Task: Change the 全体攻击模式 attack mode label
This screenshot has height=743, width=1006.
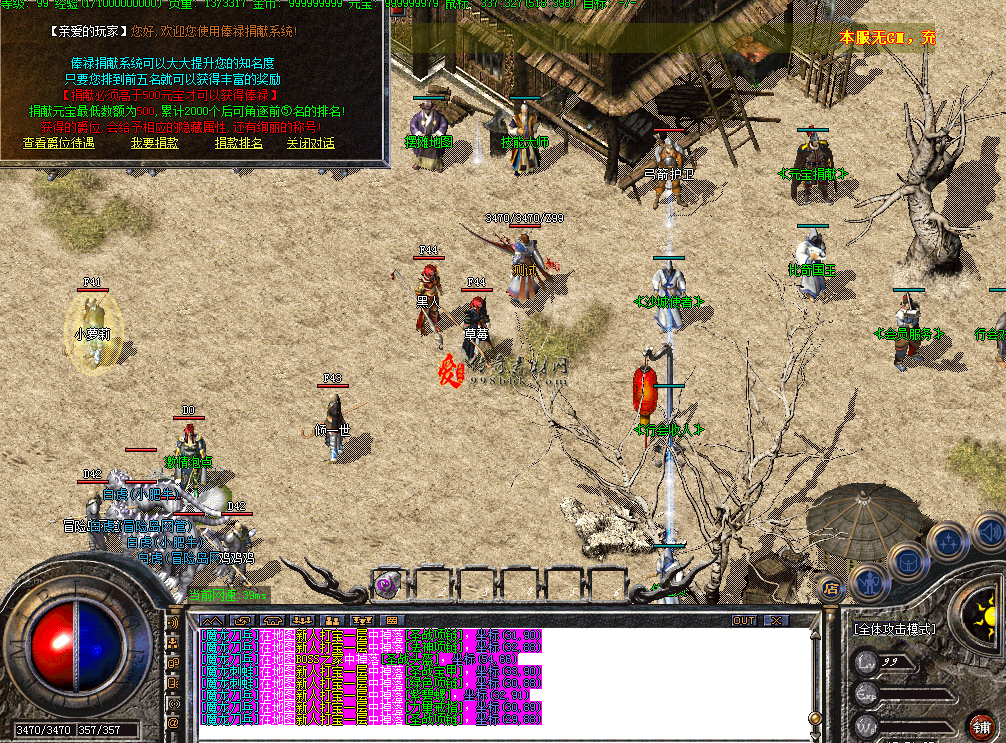Action: point(894,629)
